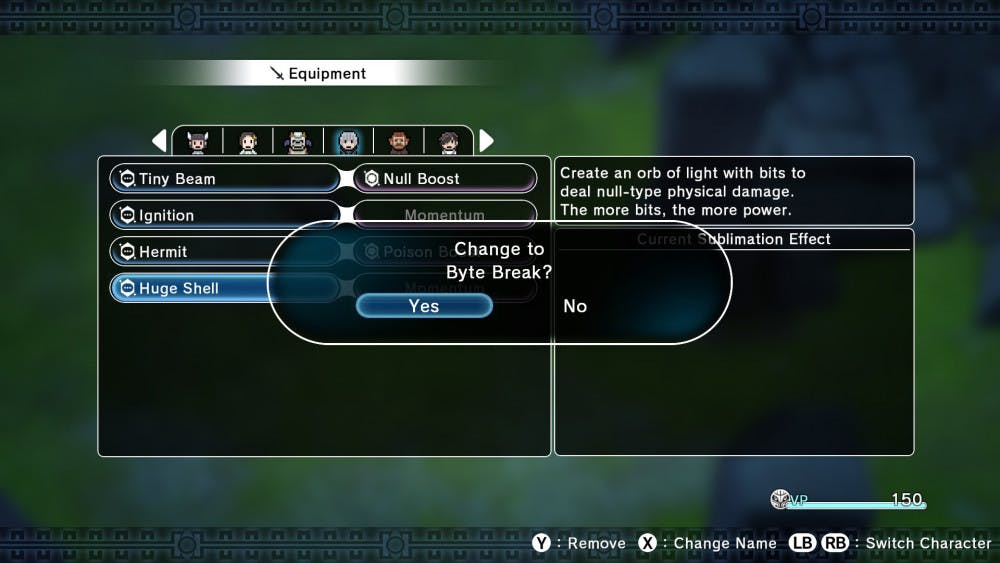
Task: Switch to the bearded man character tab
Action: coord(398,142)
